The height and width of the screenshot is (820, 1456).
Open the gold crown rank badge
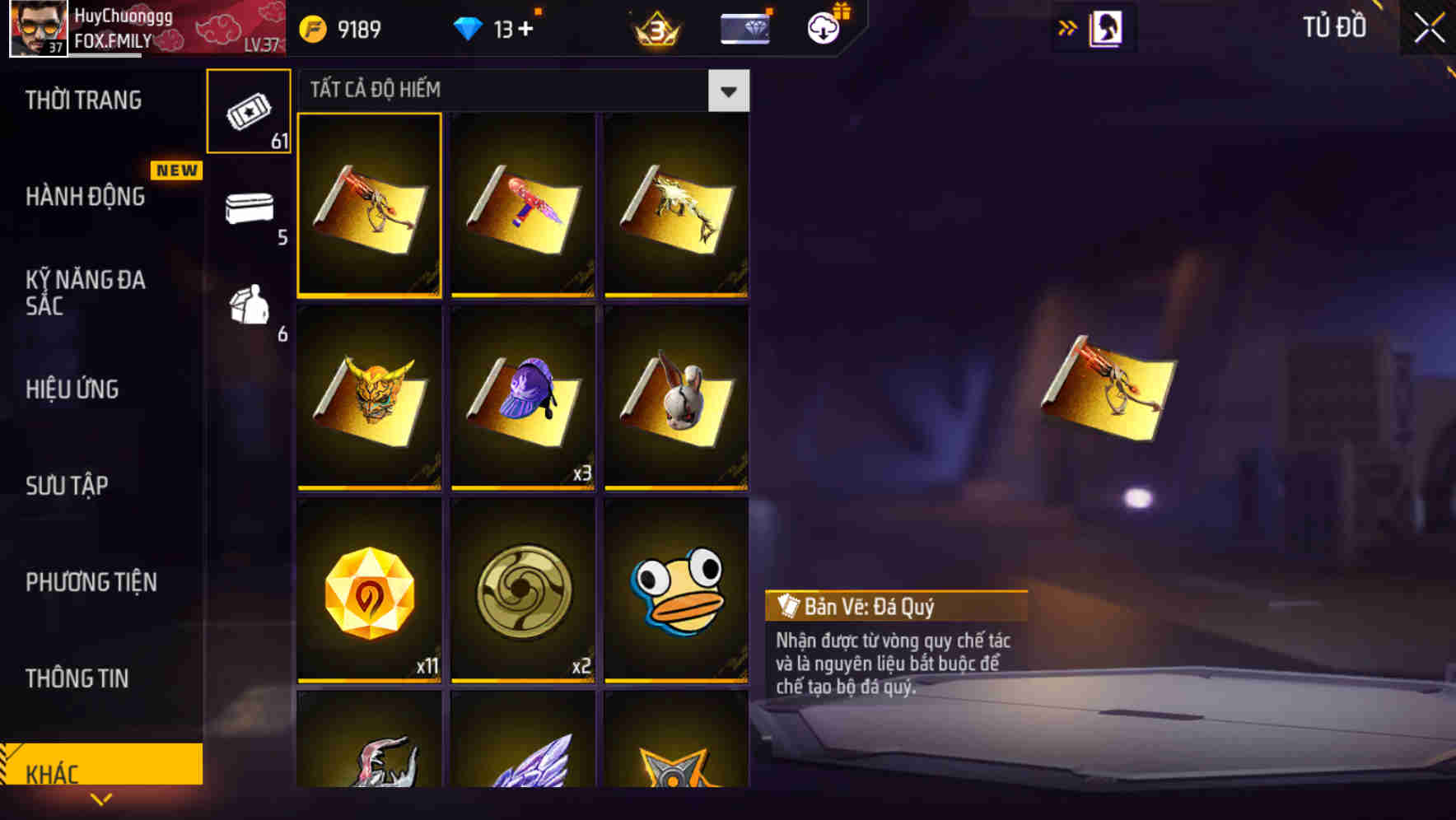click(655, 29)
